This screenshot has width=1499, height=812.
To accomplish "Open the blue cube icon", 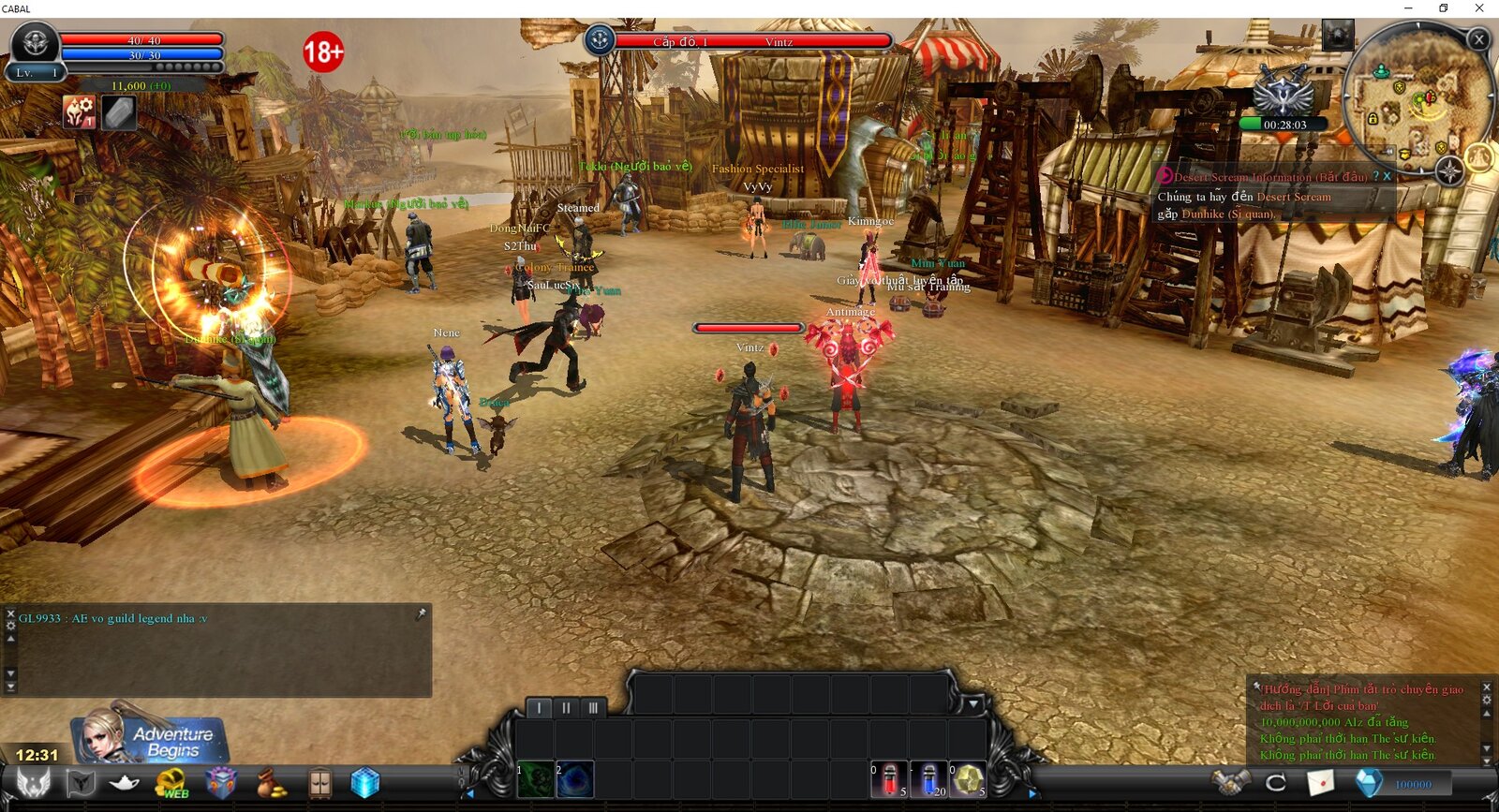I will [x=365, y=783].
